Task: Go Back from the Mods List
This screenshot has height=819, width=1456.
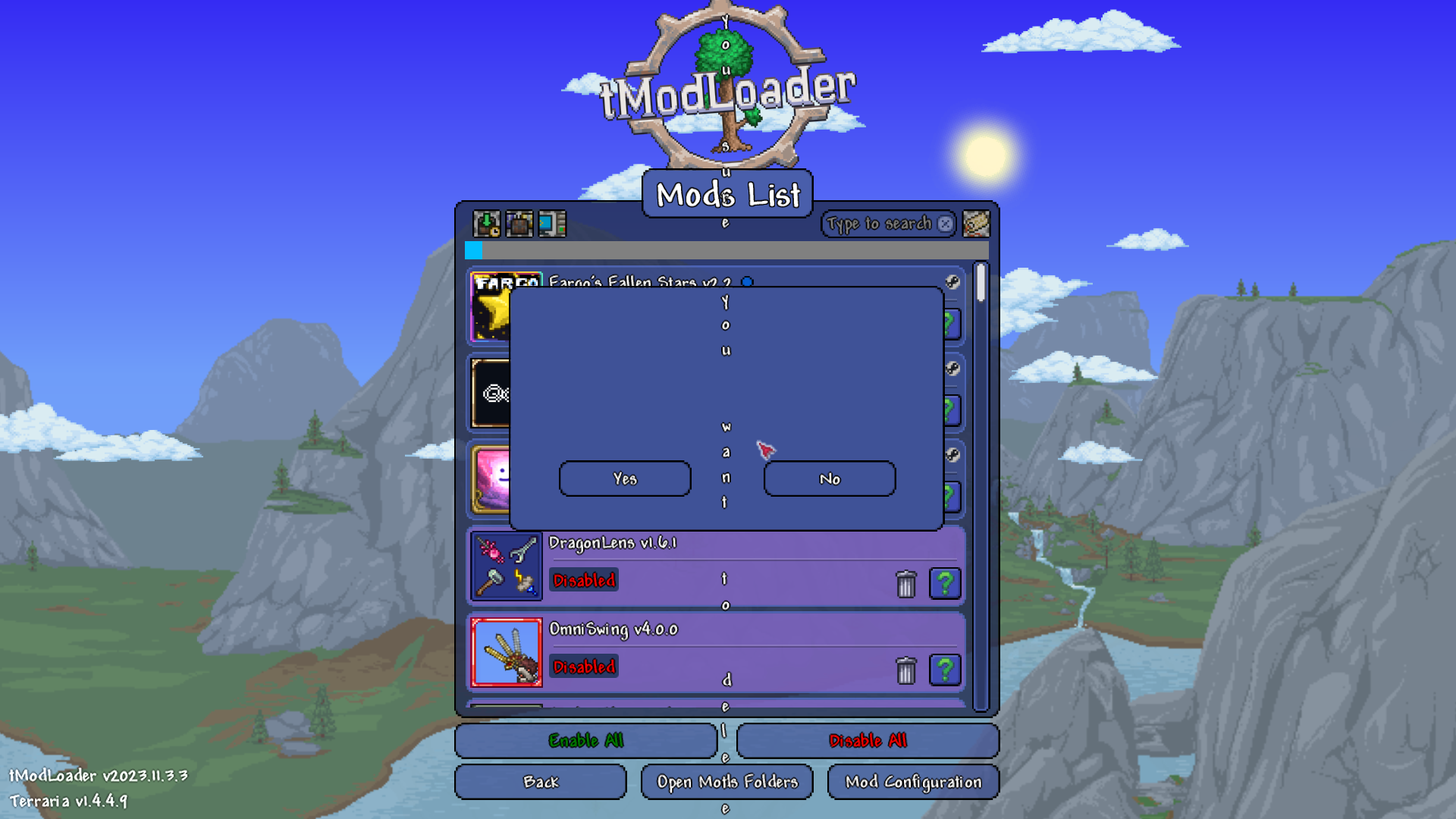Action: 541,782
